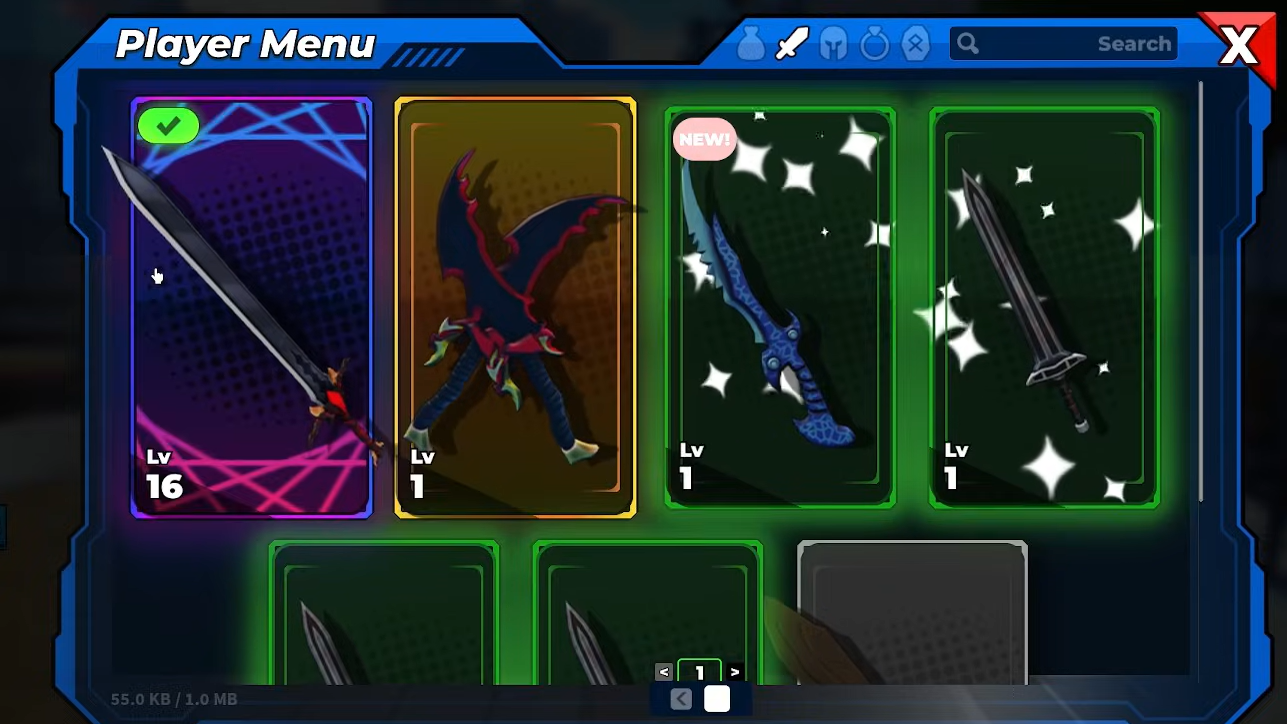This screenshot has width=1287, height=724.
Task: Click the Search field in Player Menu
Action: tap(1063, 44)
